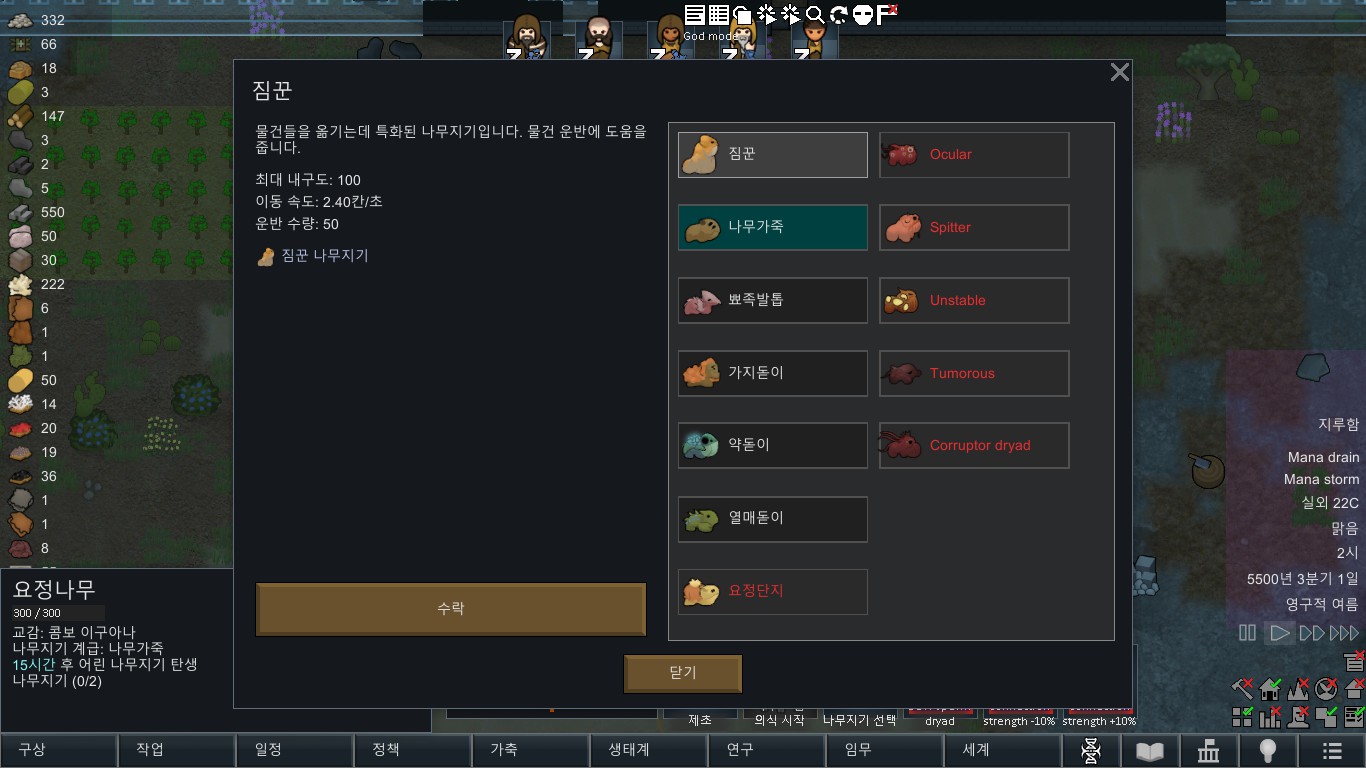
Task: Close the dryad dialog with the X
Action: pyautogui.click(x=1120, y=72)
